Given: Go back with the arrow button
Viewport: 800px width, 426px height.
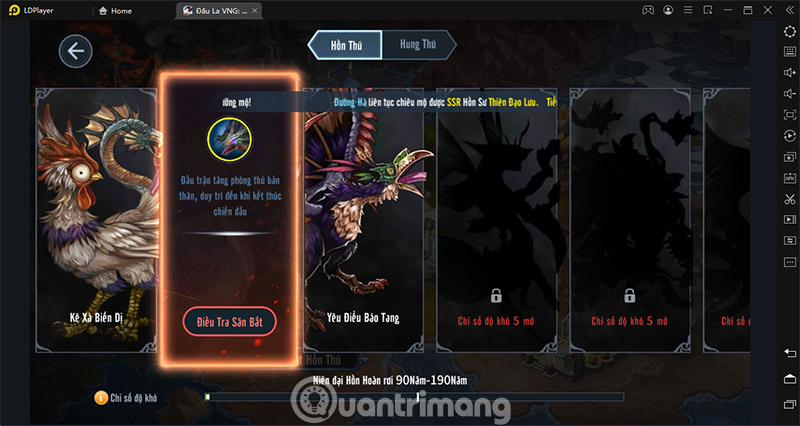Looking at the screenshot, I should point(75,51).
